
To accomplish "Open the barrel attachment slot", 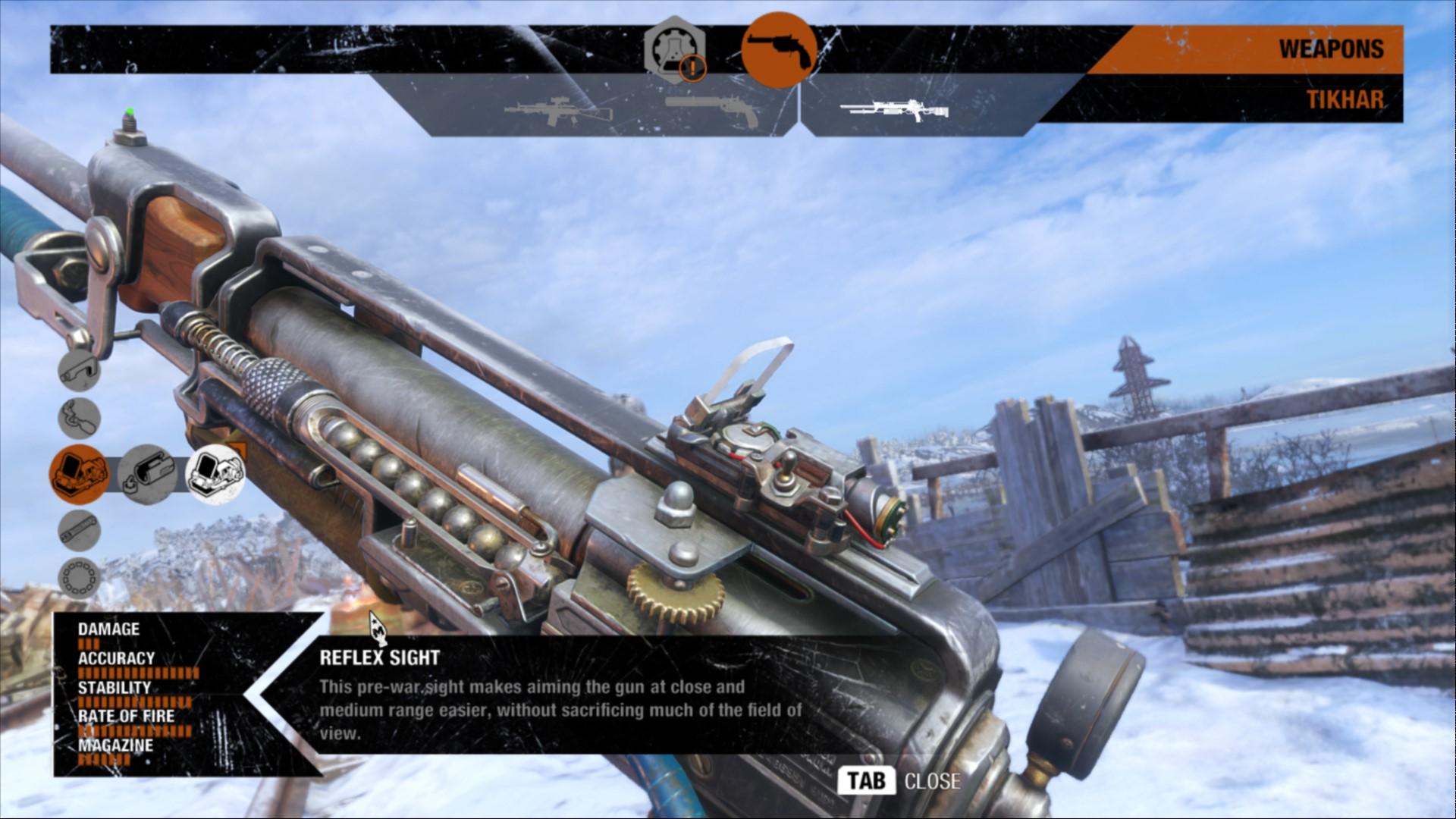I will click(79, 529).
